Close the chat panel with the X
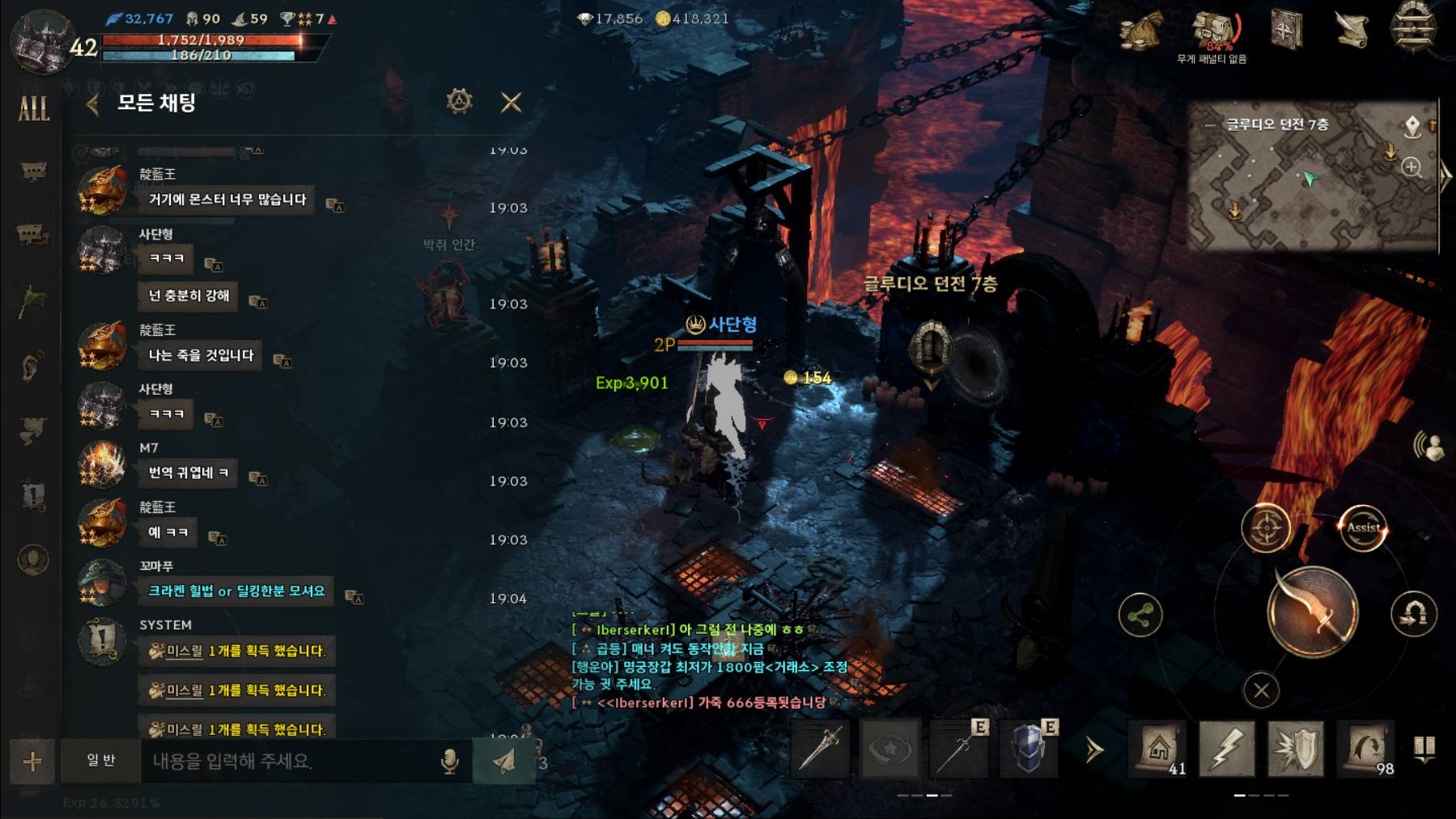Screen dimensions: 1456x819 [x=511, y=103]
